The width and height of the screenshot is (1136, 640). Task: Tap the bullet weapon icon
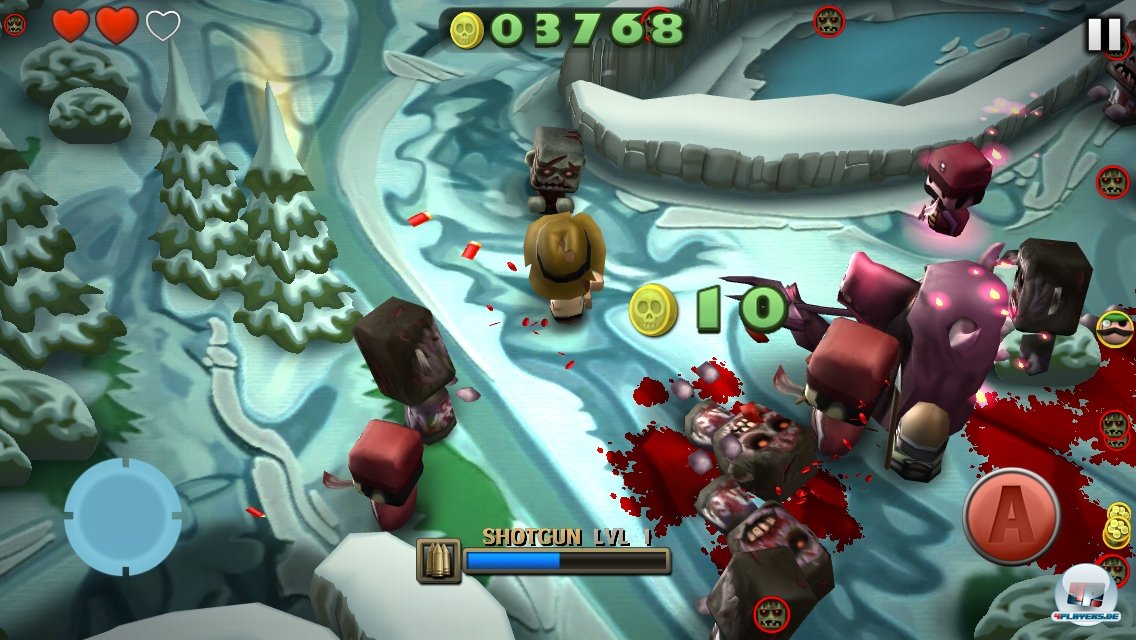[x=439, y=561]
